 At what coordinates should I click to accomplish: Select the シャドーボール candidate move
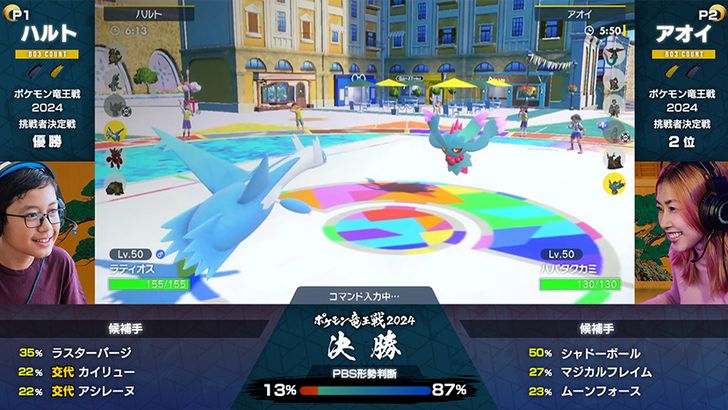598,353
